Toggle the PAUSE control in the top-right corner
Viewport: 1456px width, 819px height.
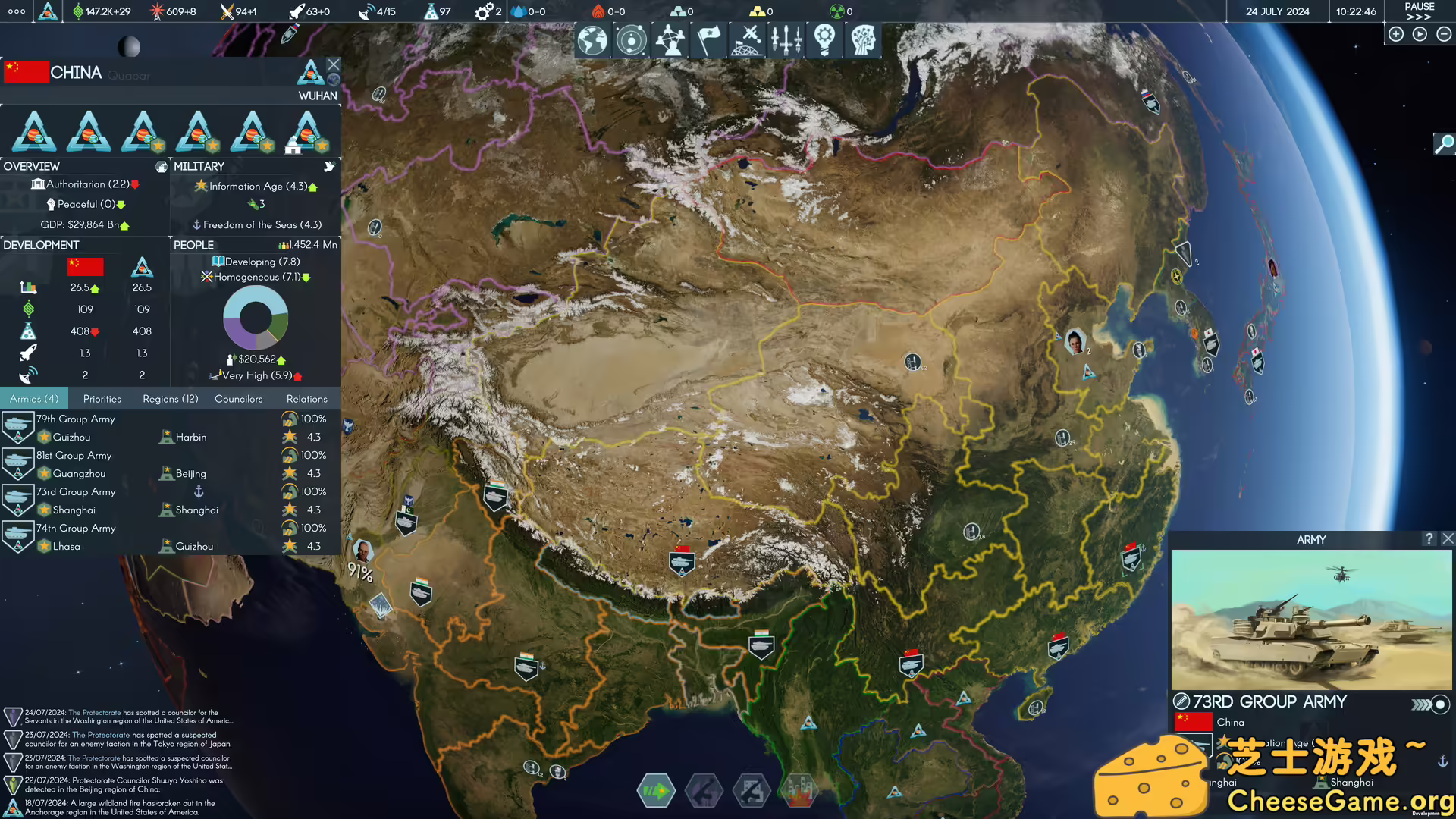[1417, 7]
